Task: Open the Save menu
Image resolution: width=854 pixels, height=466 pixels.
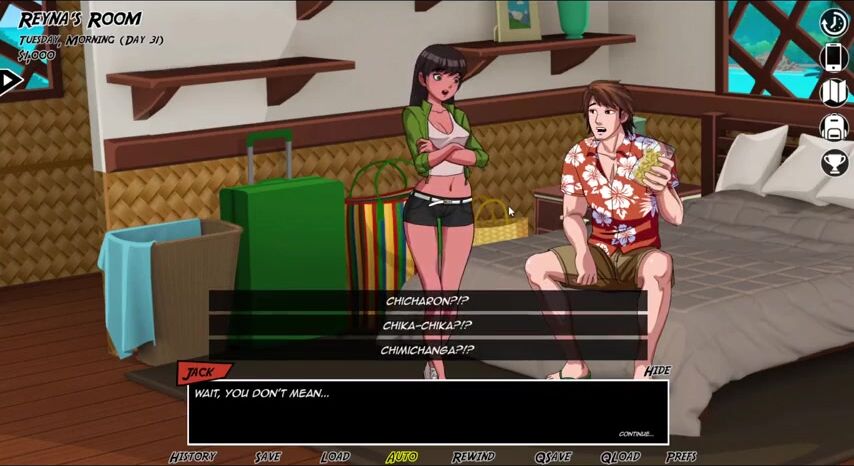Action: (x=268, y=457)
